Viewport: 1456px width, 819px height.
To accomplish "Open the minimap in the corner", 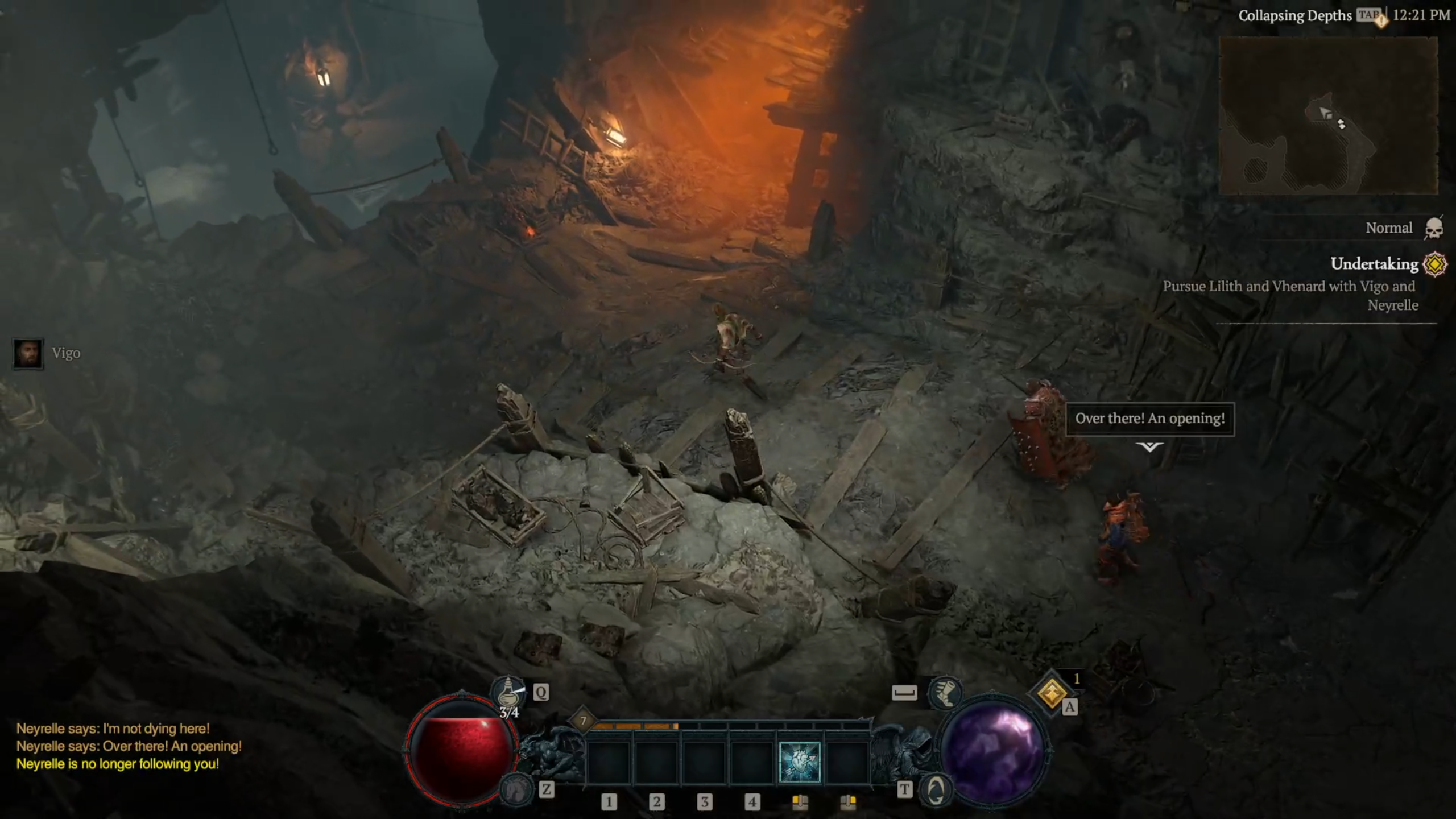I will click(x=1329, y=115).
